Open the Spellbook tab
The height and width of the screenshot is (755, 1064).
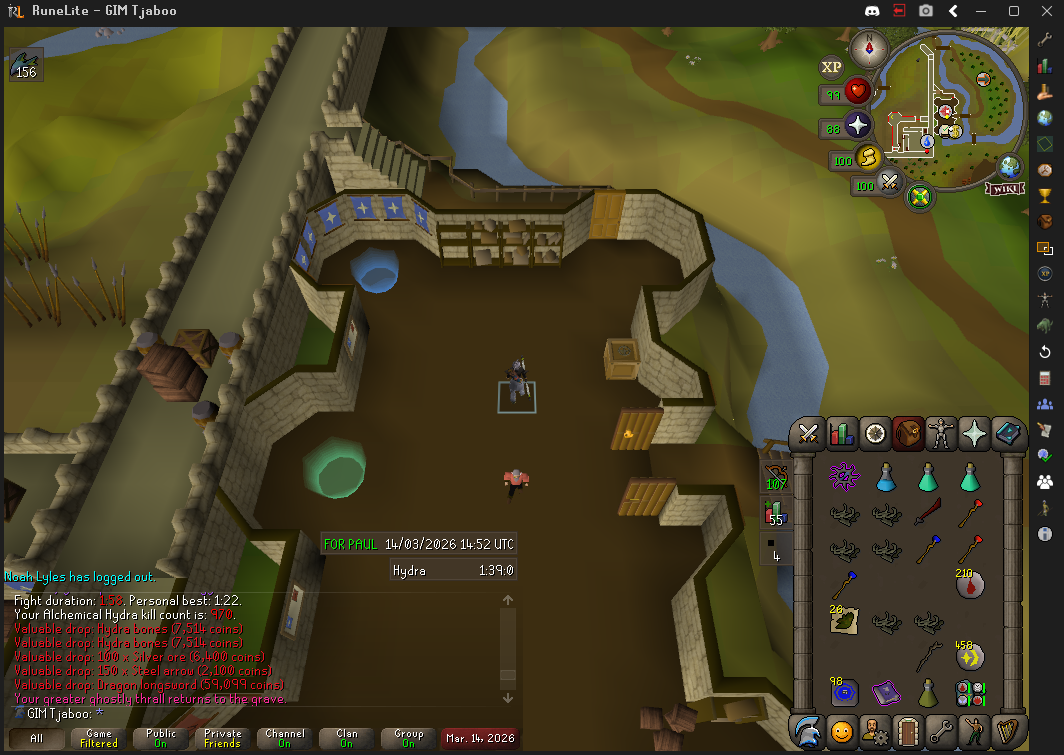point(1007,434)
